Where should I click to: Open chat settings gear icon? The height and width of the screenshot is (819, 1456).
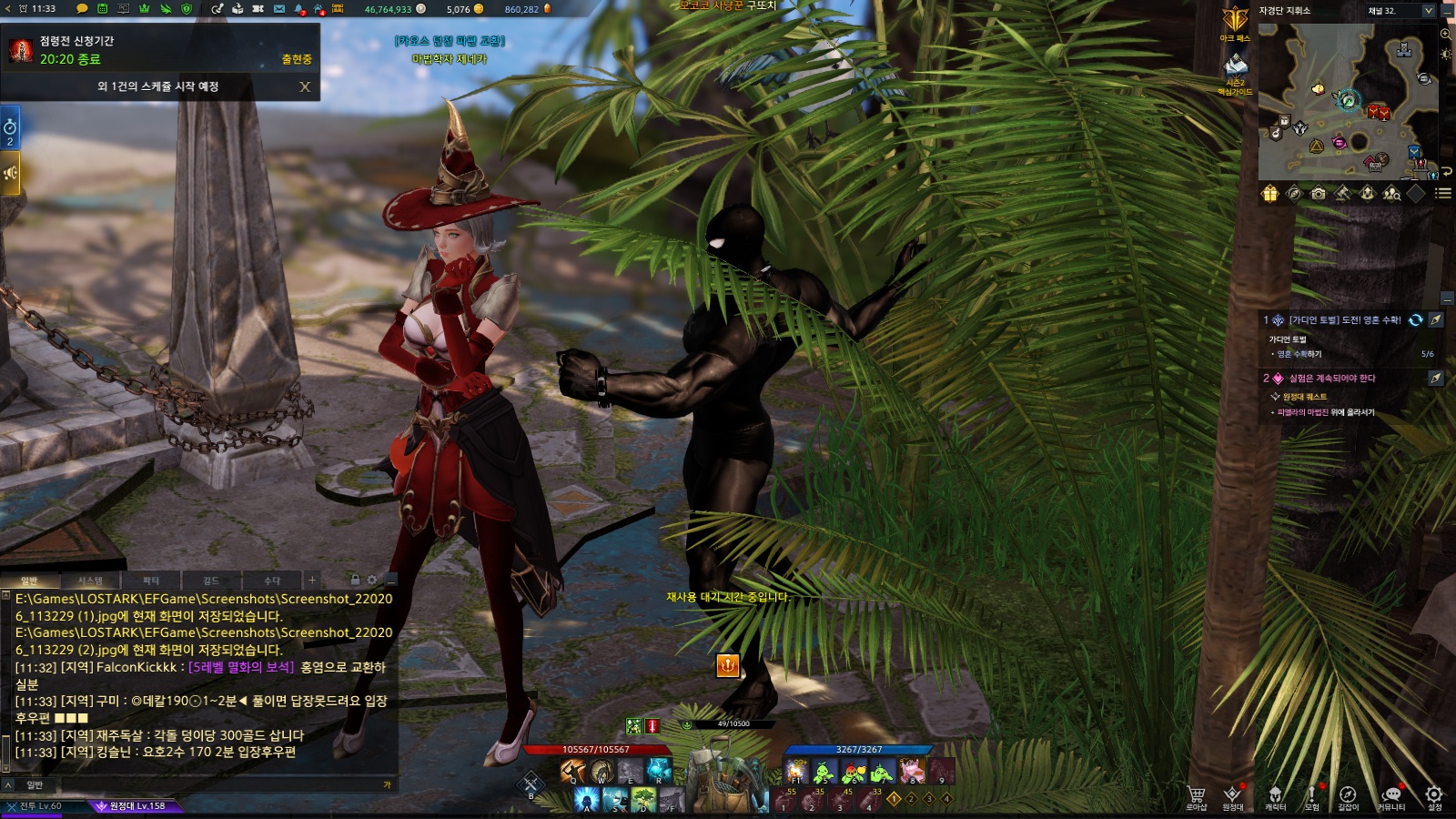(371, 580)
